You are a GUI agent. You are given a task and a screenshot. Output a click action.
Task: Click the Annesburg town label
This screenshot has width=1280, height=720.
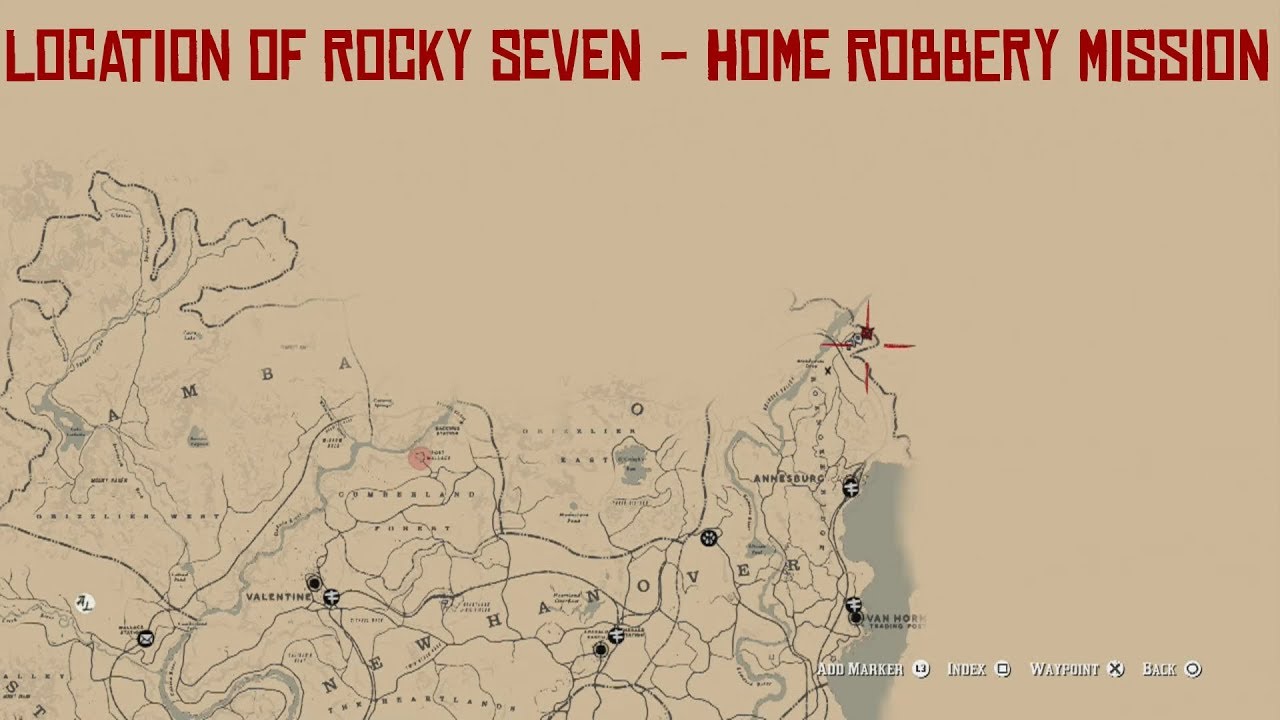[x=787, y=478]
